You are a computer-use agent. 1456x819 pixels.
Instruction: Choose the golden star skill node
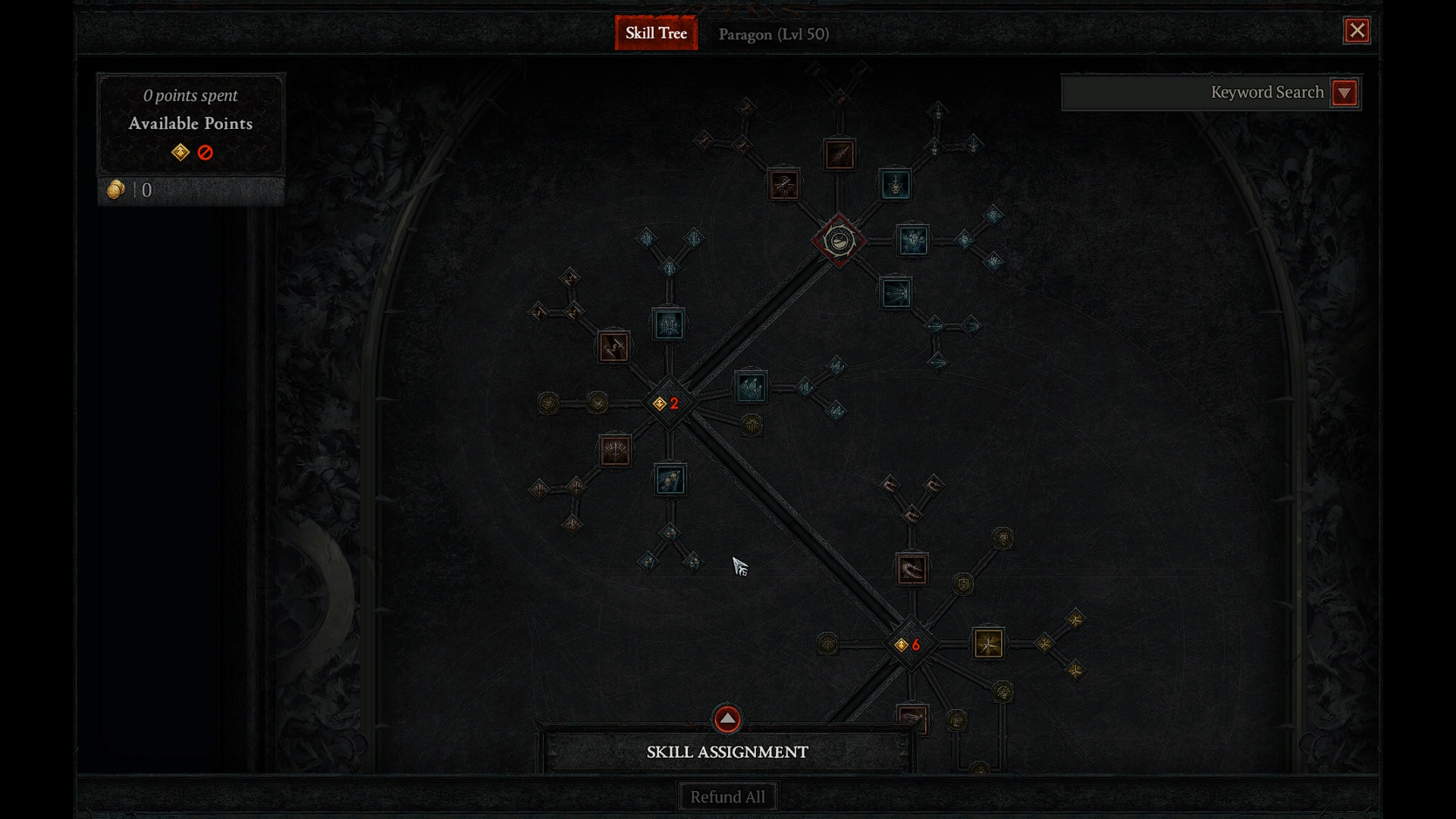click(x=988, y=644)
